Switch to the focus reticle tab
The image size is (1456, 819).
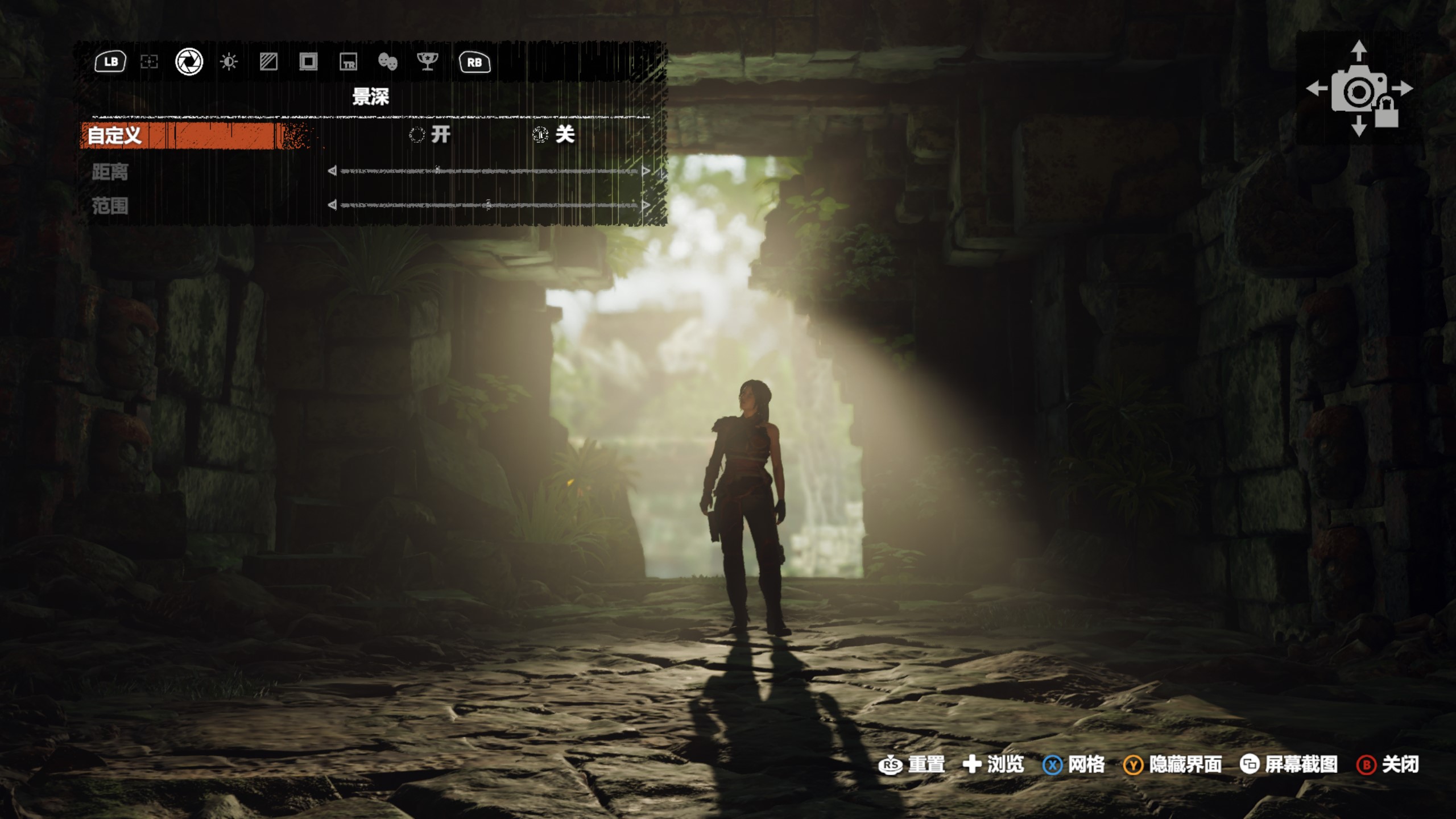tap(149, 62)
